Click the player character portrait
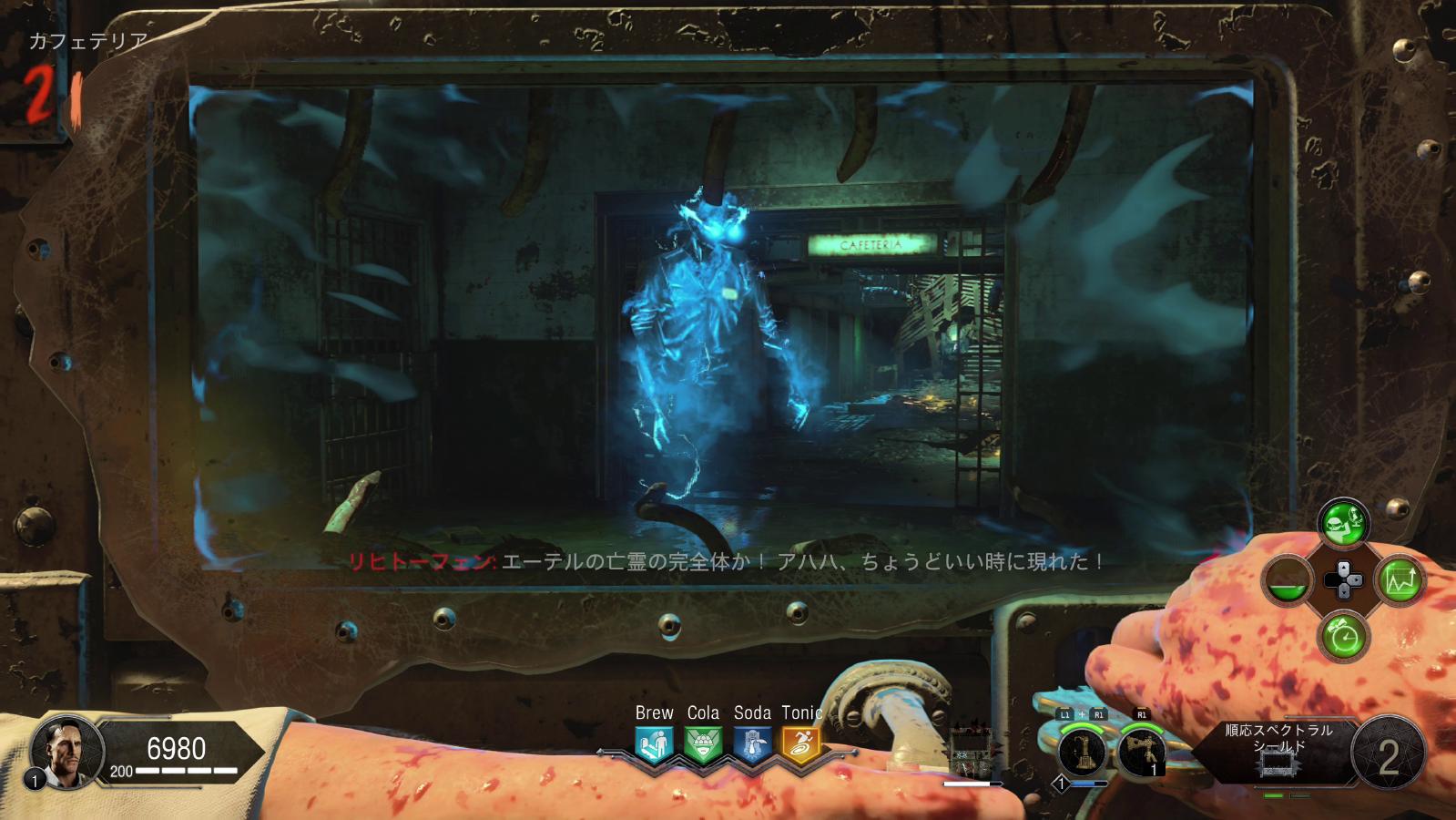 [64, 752]
